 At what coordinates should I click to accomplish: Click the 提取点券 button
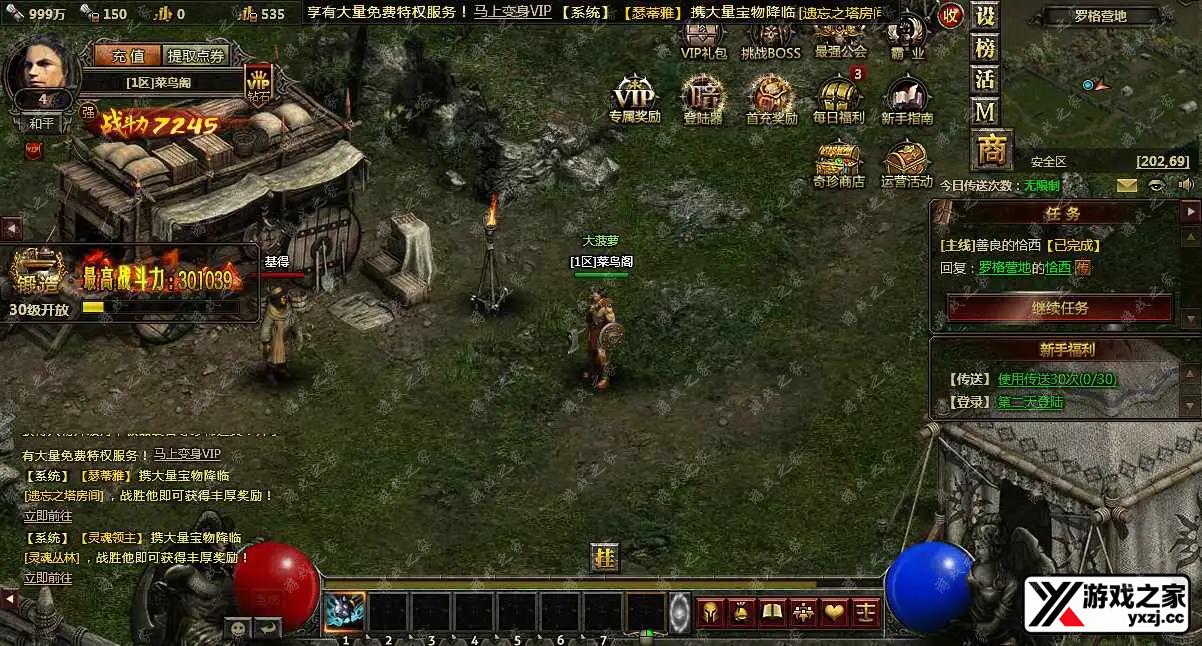[x=196, y=56]
